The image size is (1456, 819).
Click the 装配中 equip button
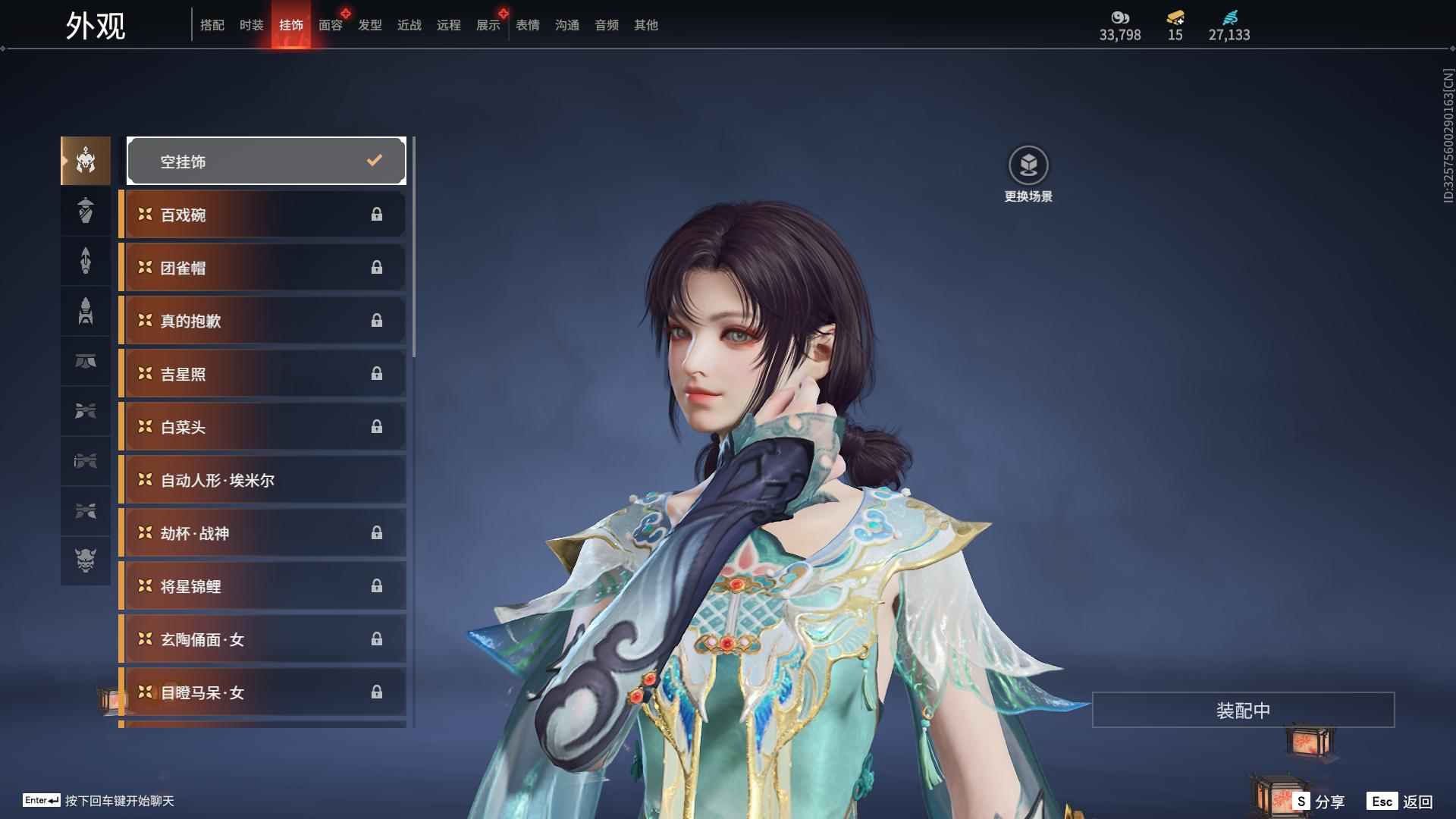(x=1243, y=710)
